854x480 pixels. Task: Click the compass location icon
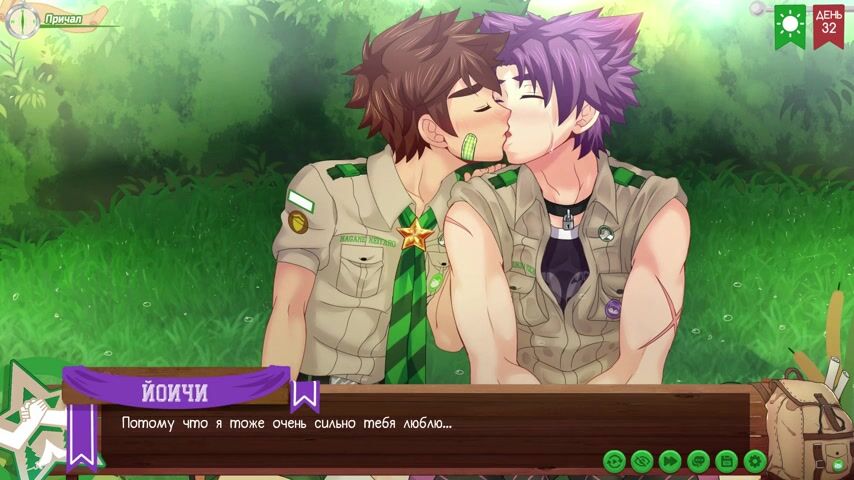click(20, 20)
